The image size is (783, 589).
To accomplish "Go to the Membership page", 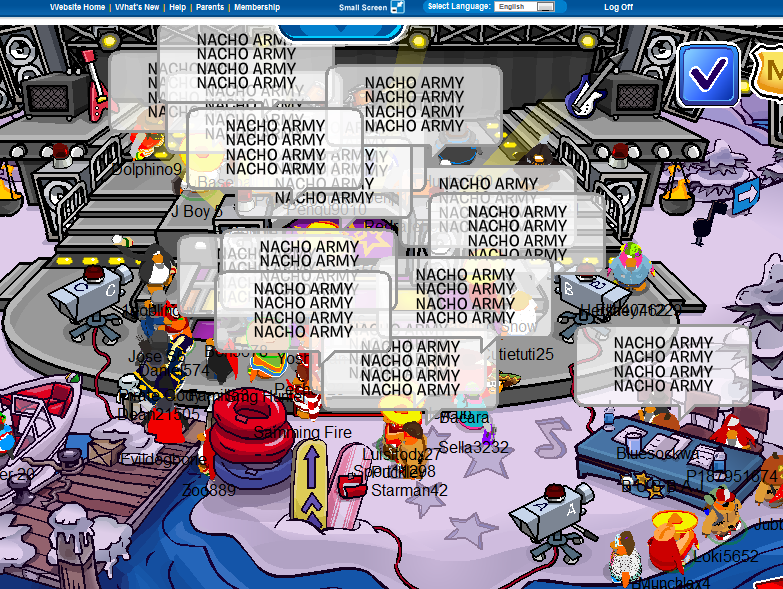I will point(256,7).
